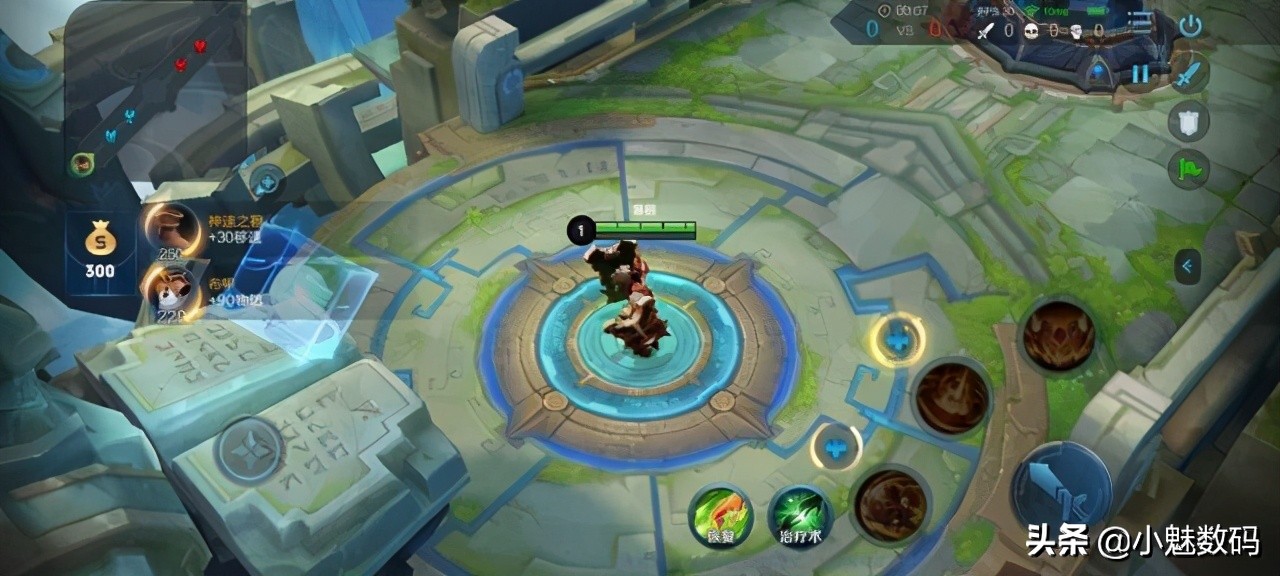Expand the side panel with the arrow tab
The image size is (1280, 576).
point(1187,266)
